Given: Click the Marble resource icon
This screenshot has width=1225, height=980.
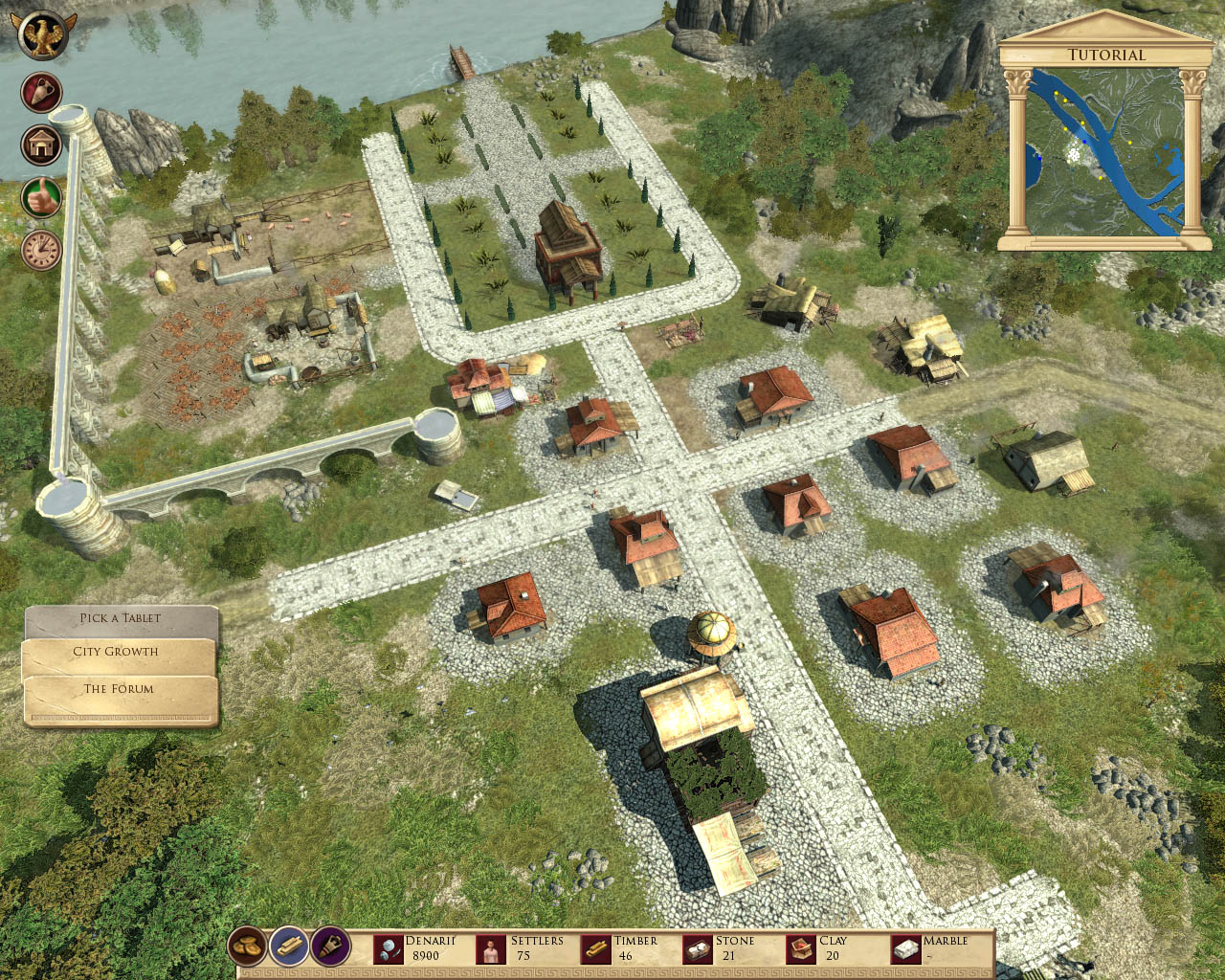Looking at the screenshot, I should pos(904,949).
